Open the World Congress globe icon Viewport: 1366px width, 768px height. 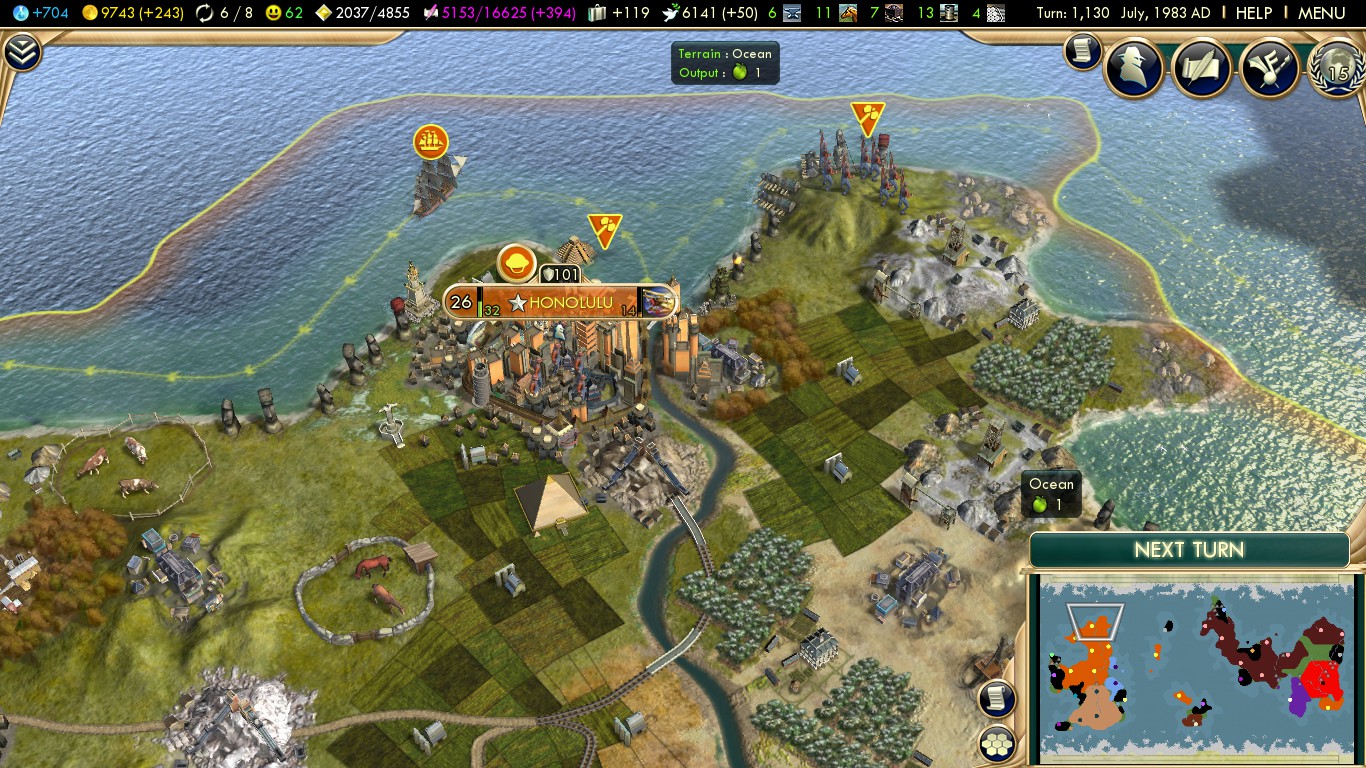(x=1337, y=67)
